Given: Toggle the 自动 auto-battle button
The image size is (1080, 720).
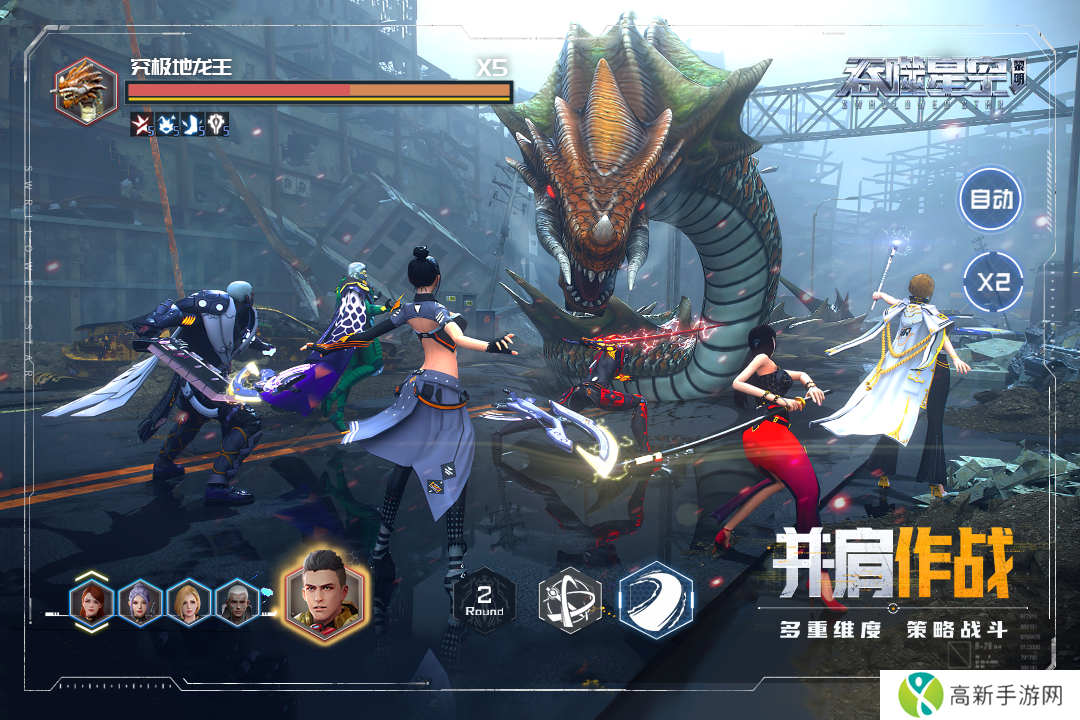Looking at the screenshot, I should (x=991, y=198).
